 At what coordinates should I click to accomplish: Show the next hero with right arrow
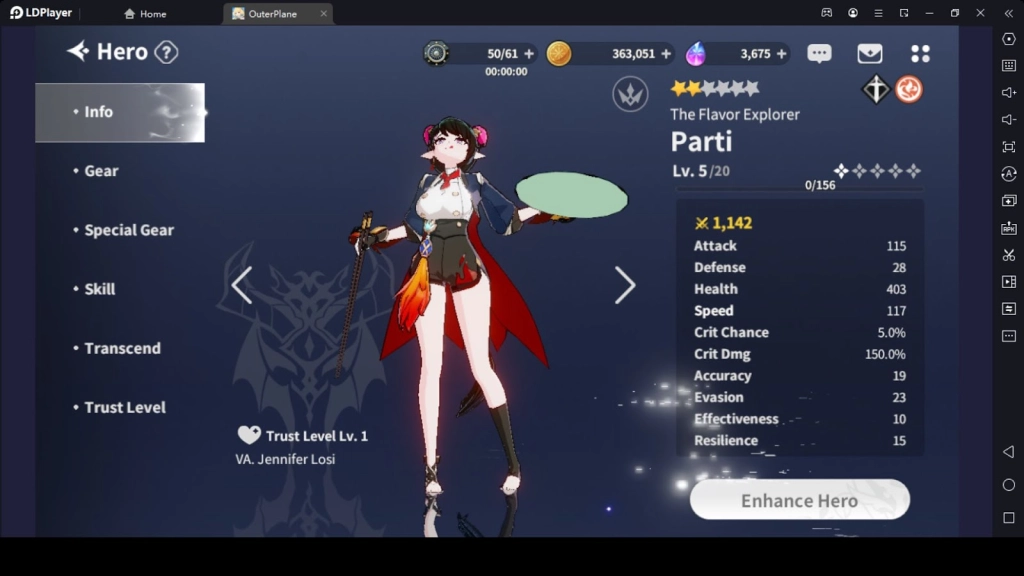(625, 285)
